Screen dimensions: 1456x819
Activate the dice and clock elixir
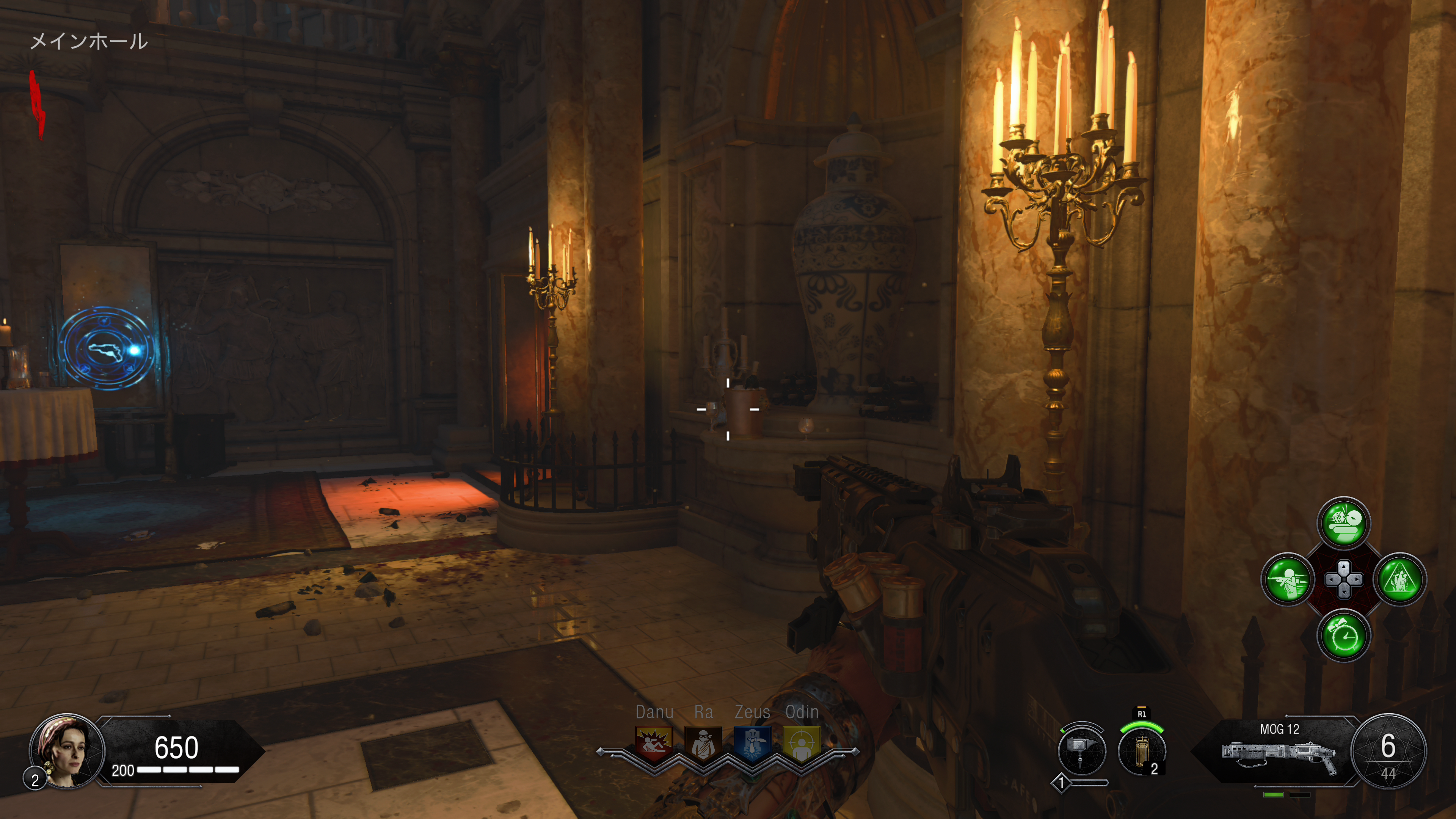(1343, 523)
